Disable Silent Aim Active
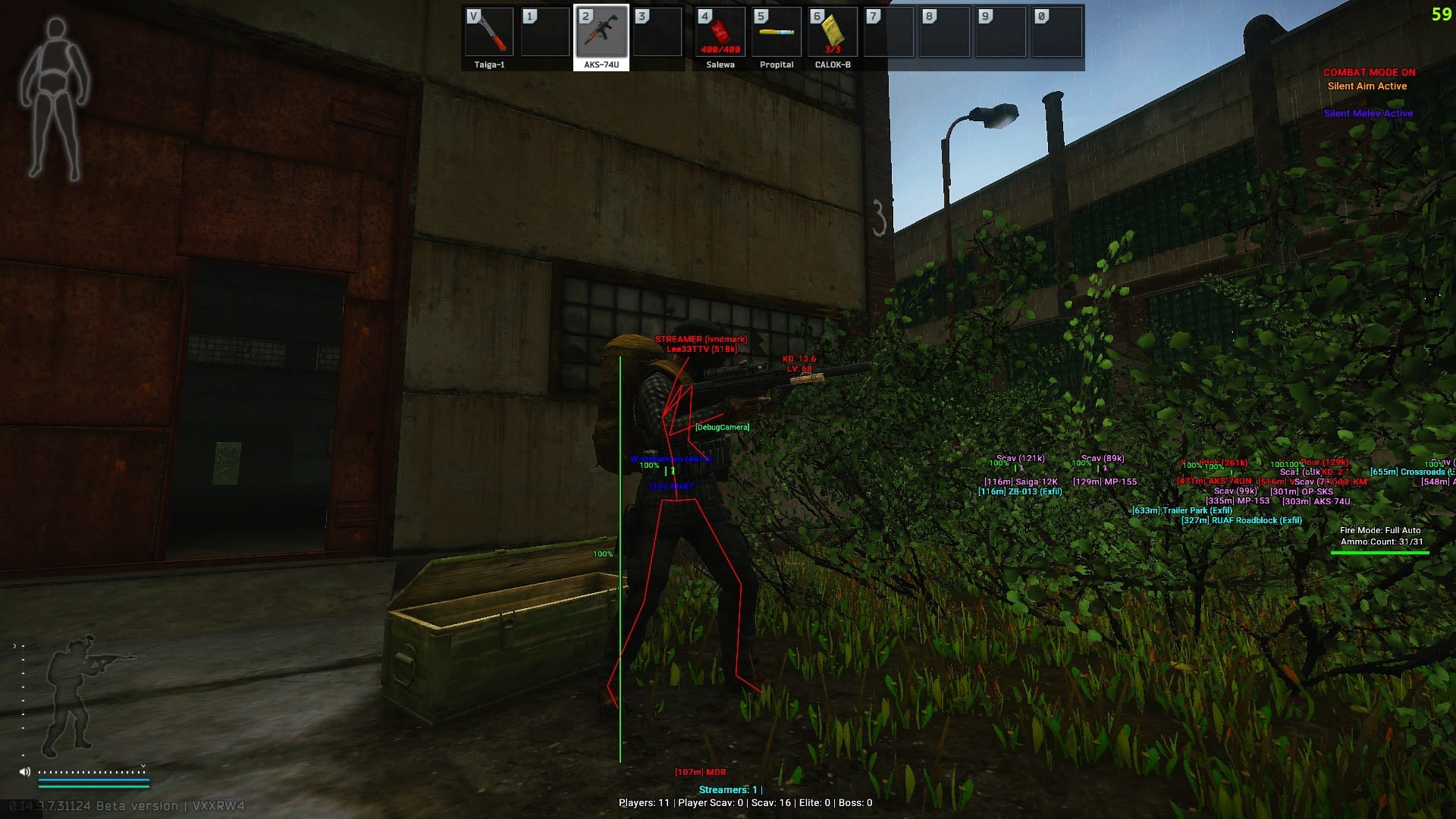Viewport: 1456px width, 819px height. tap(1366, 86)
